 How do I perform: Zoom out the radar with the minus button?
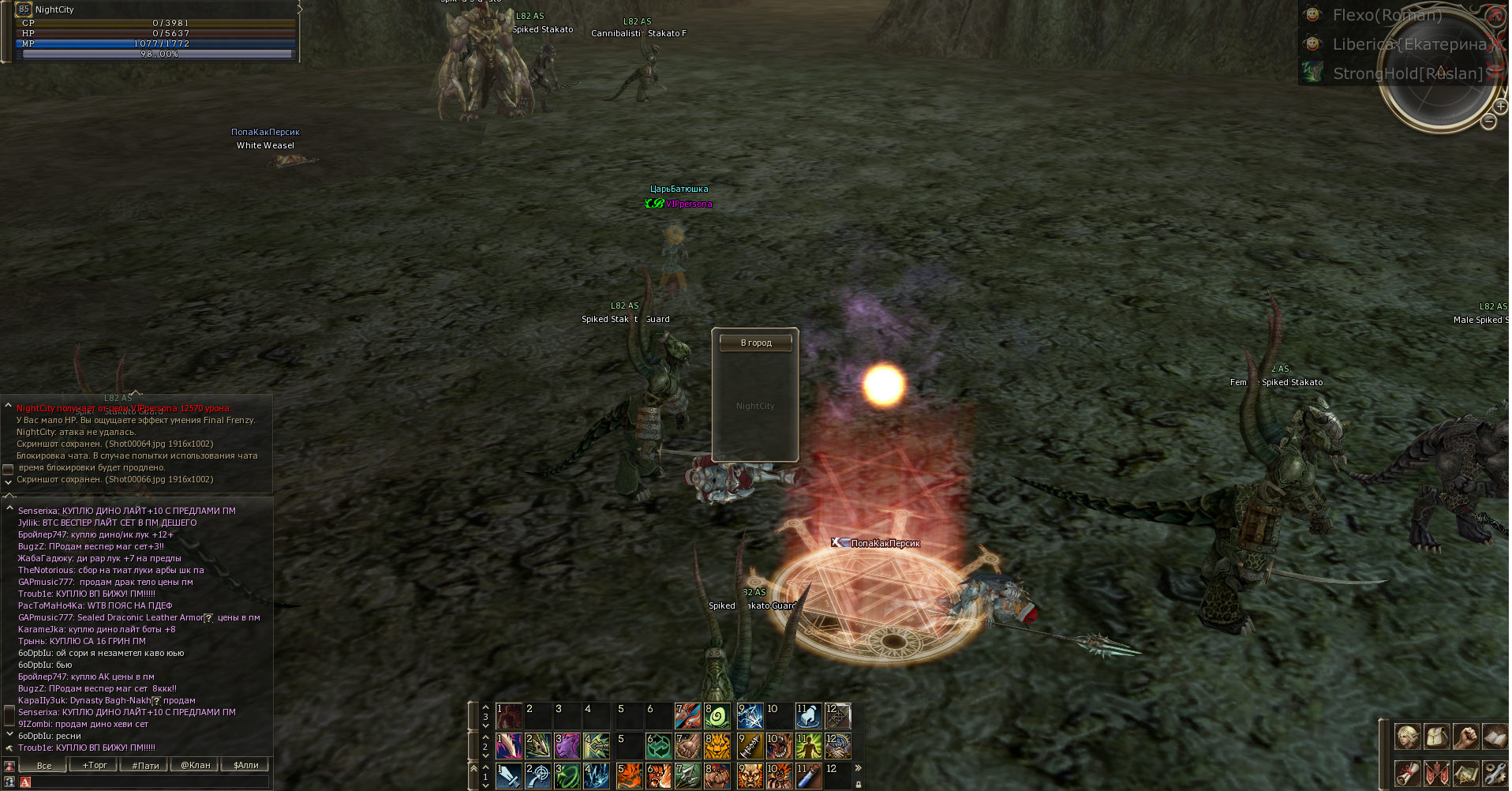[1488, 122]
